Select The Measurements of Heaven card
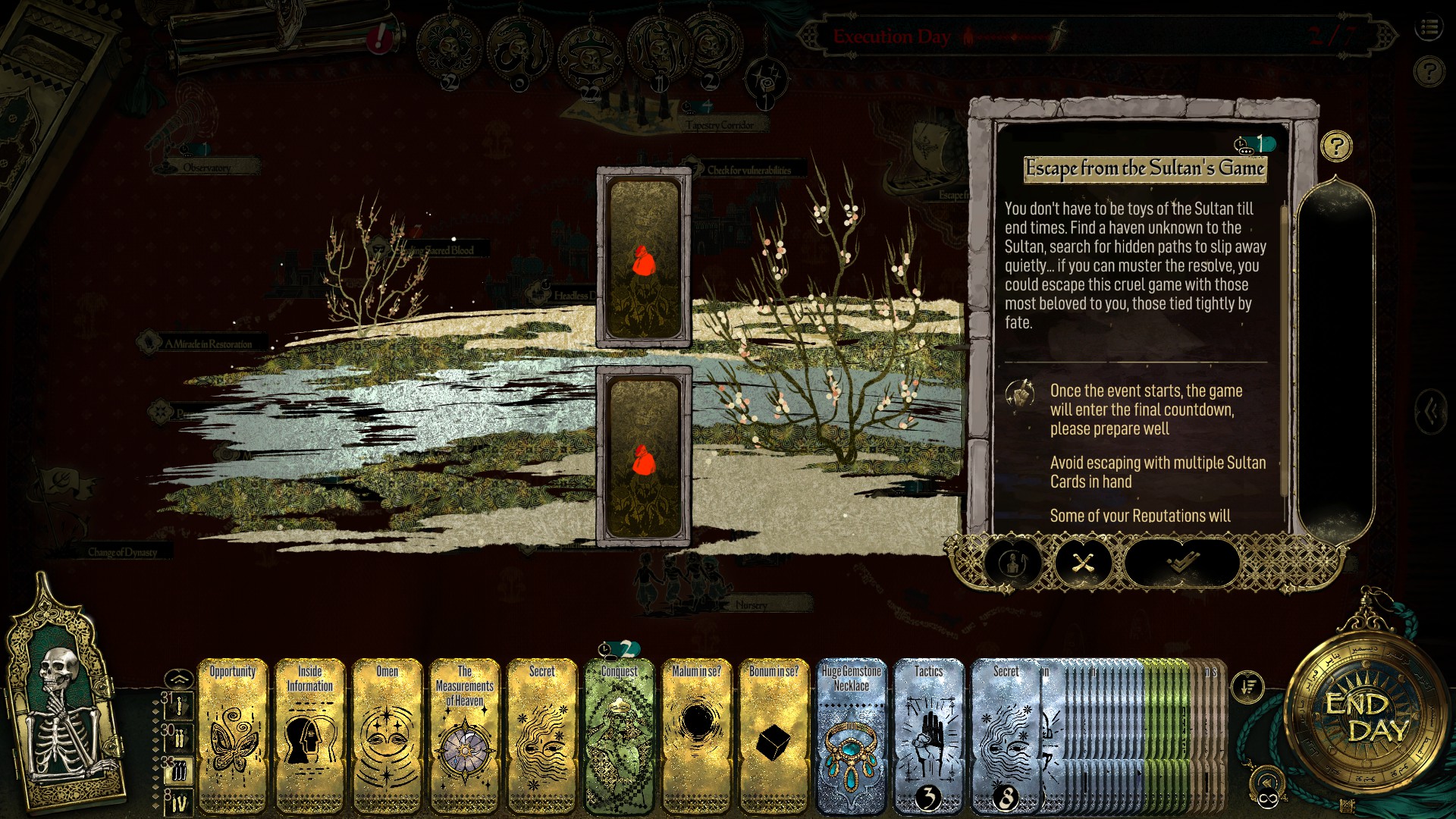 coord(465,734)
